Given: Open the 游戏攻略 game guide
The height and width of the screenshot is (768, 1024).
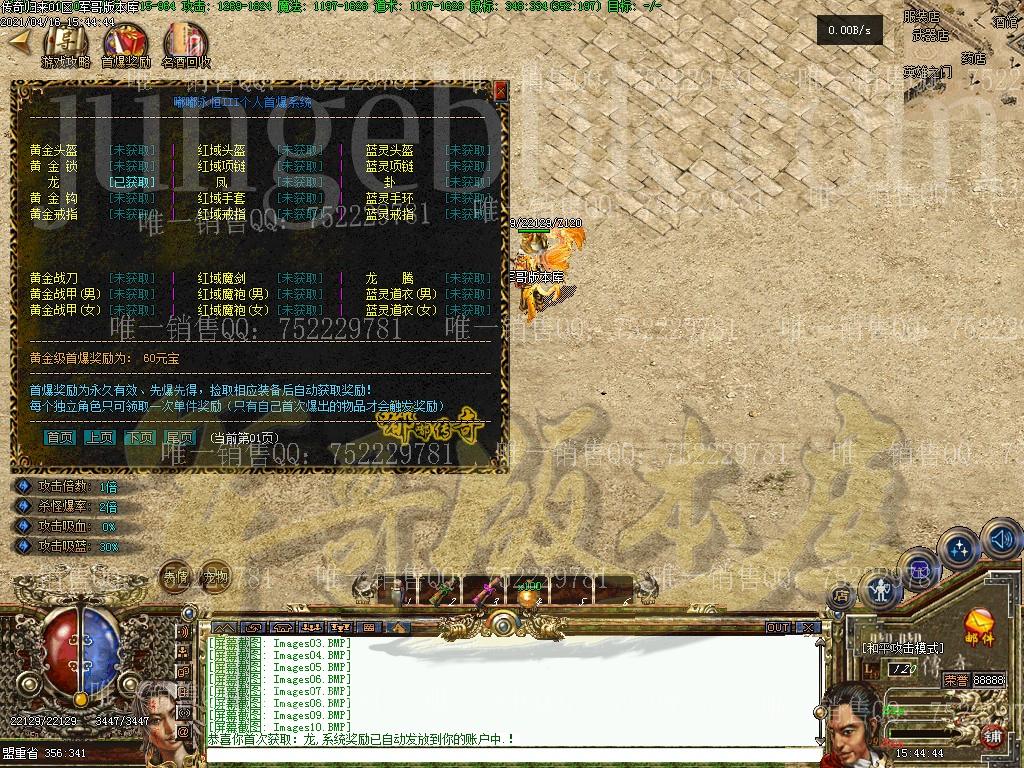Looking at the screenshot, I should click(x=65, y=43).
